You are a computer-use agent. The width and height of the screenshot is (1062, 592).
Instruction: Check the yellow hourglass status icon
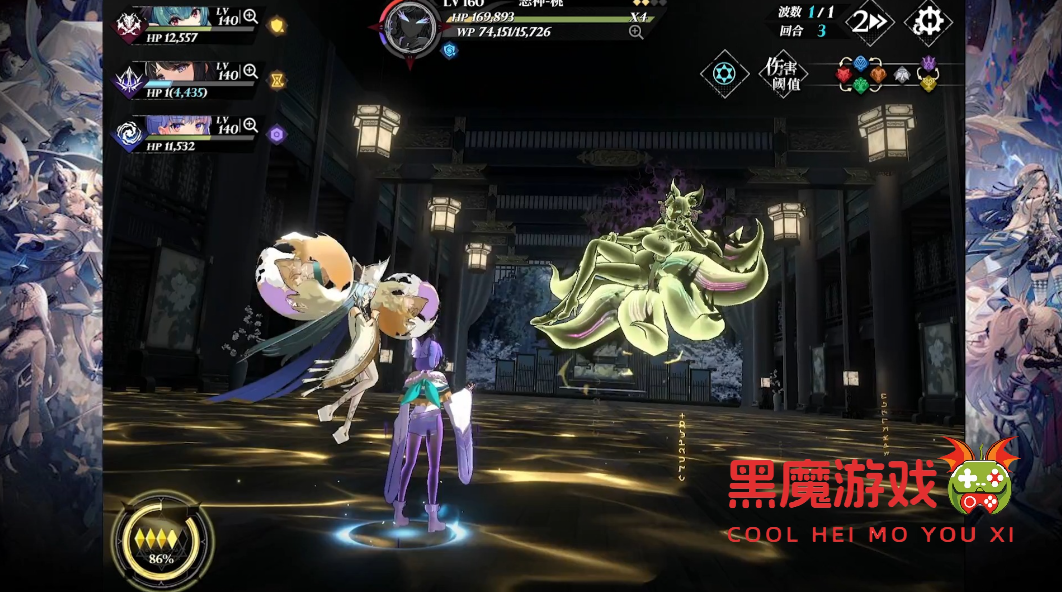(x=278, y=80)
